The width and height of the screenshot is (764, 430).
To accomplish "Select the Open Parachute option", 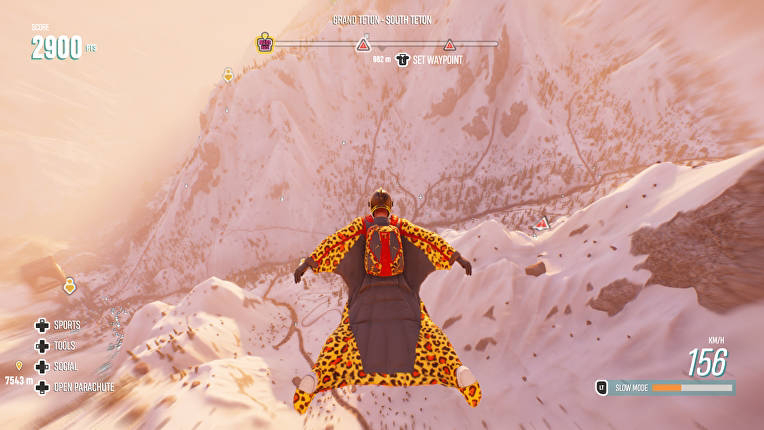I will (82, 387).
